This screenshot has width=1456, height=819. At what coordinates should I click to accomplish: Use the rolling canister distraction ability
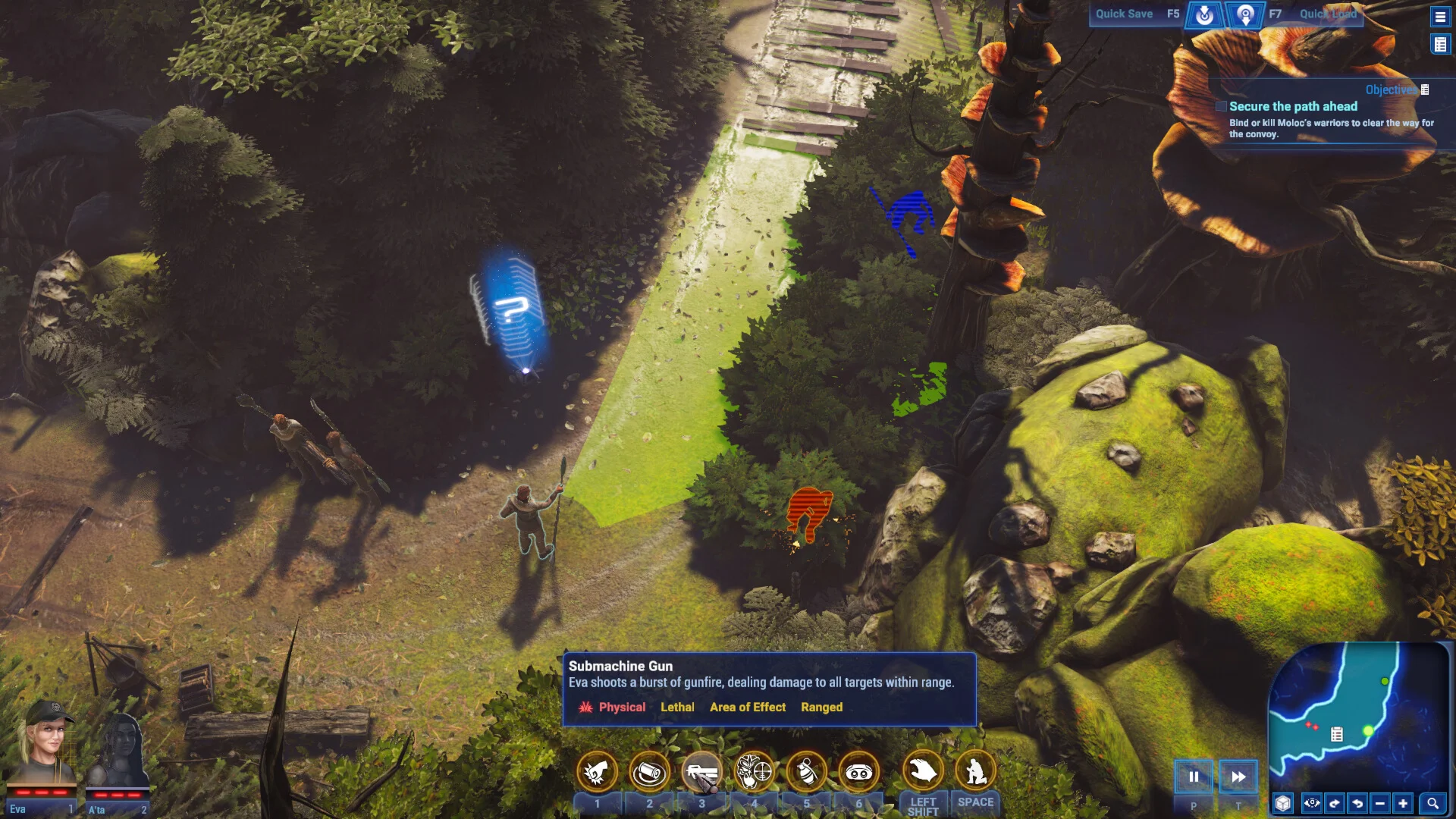click(649, 772)
